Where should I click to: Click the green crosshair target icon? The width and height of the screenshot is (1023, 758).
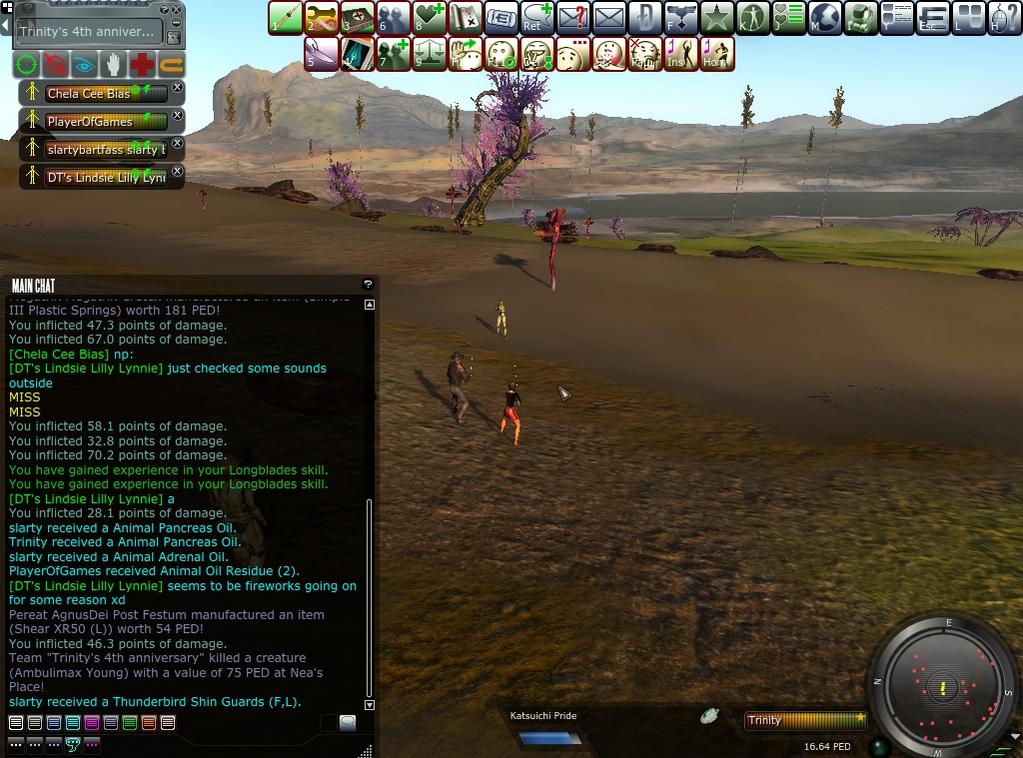point(26,65)
